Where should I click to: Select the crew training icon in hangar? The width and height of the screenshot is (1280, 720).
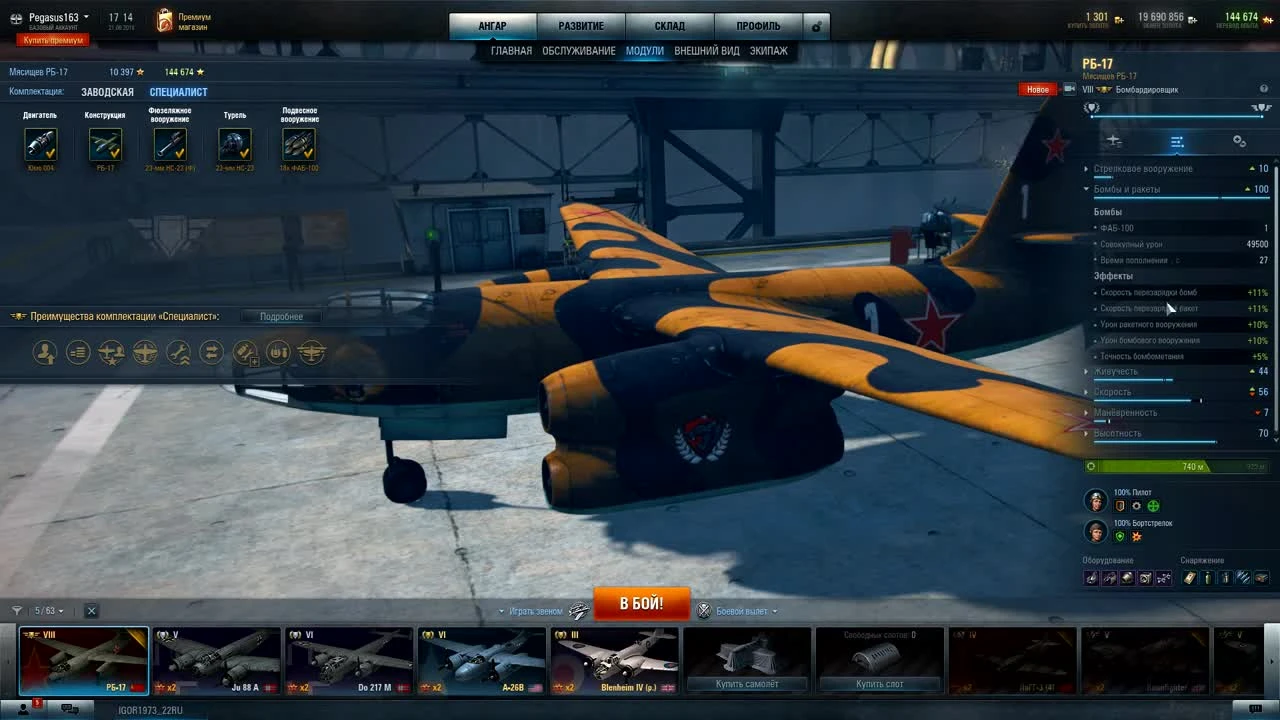[45, 352]
